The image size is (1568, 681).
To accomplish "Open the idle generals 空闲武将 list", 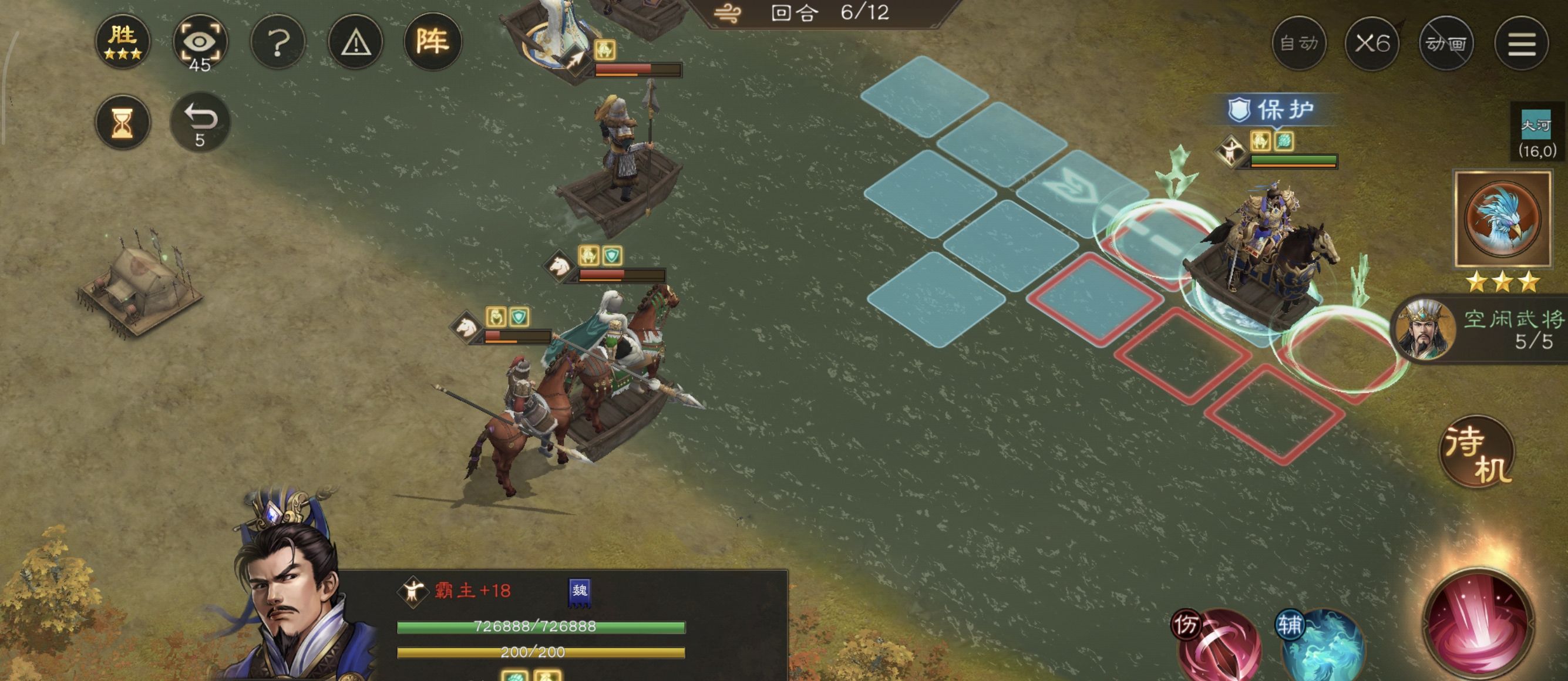I will click(x=1485, y=330).
